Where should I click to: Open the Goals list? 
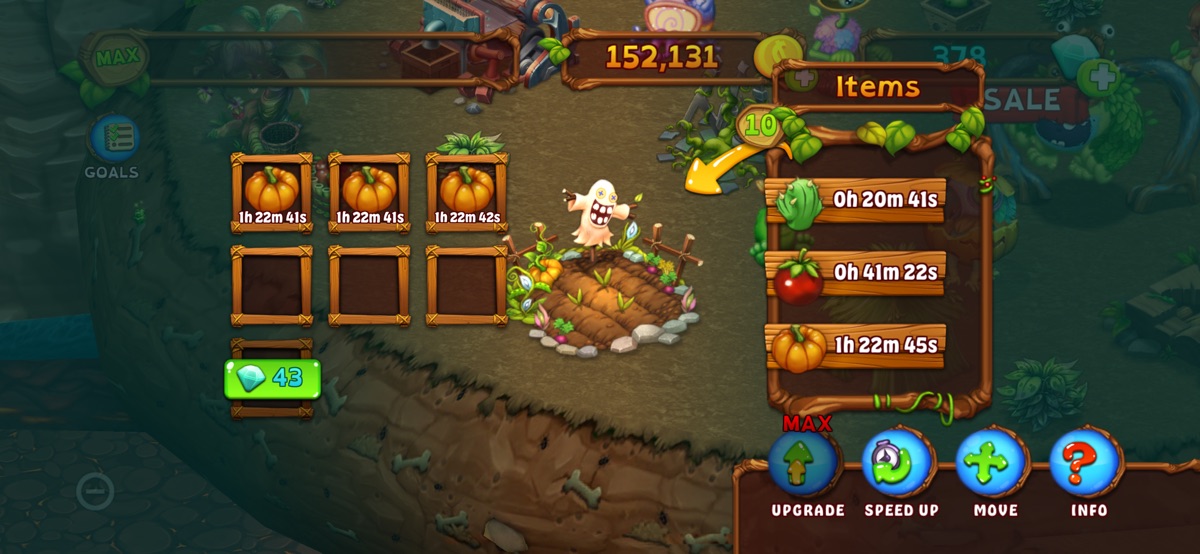(x=111, y=141)
